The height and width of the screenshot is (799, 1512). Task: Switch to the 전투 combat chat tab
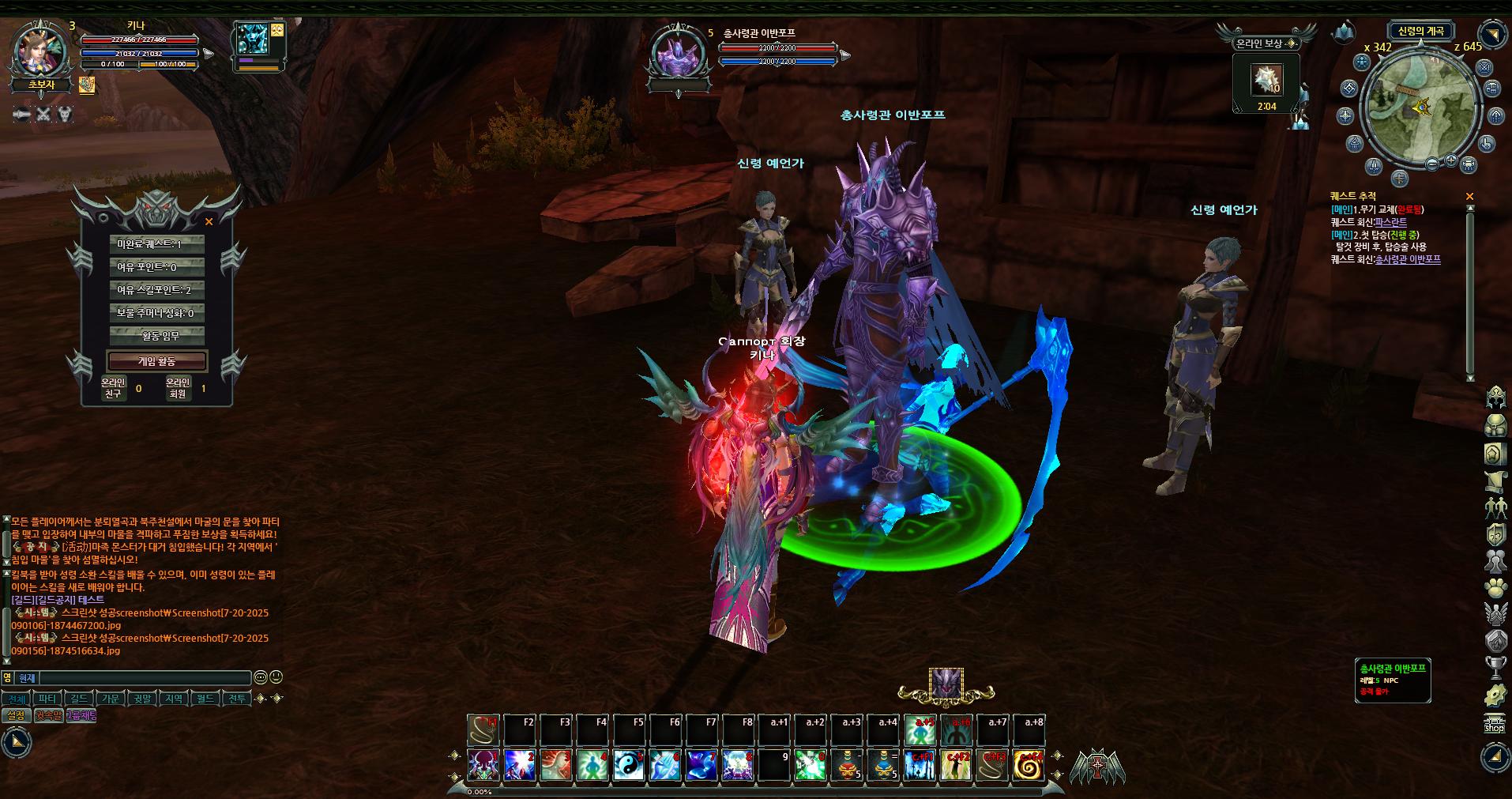[x=236, y=699]
